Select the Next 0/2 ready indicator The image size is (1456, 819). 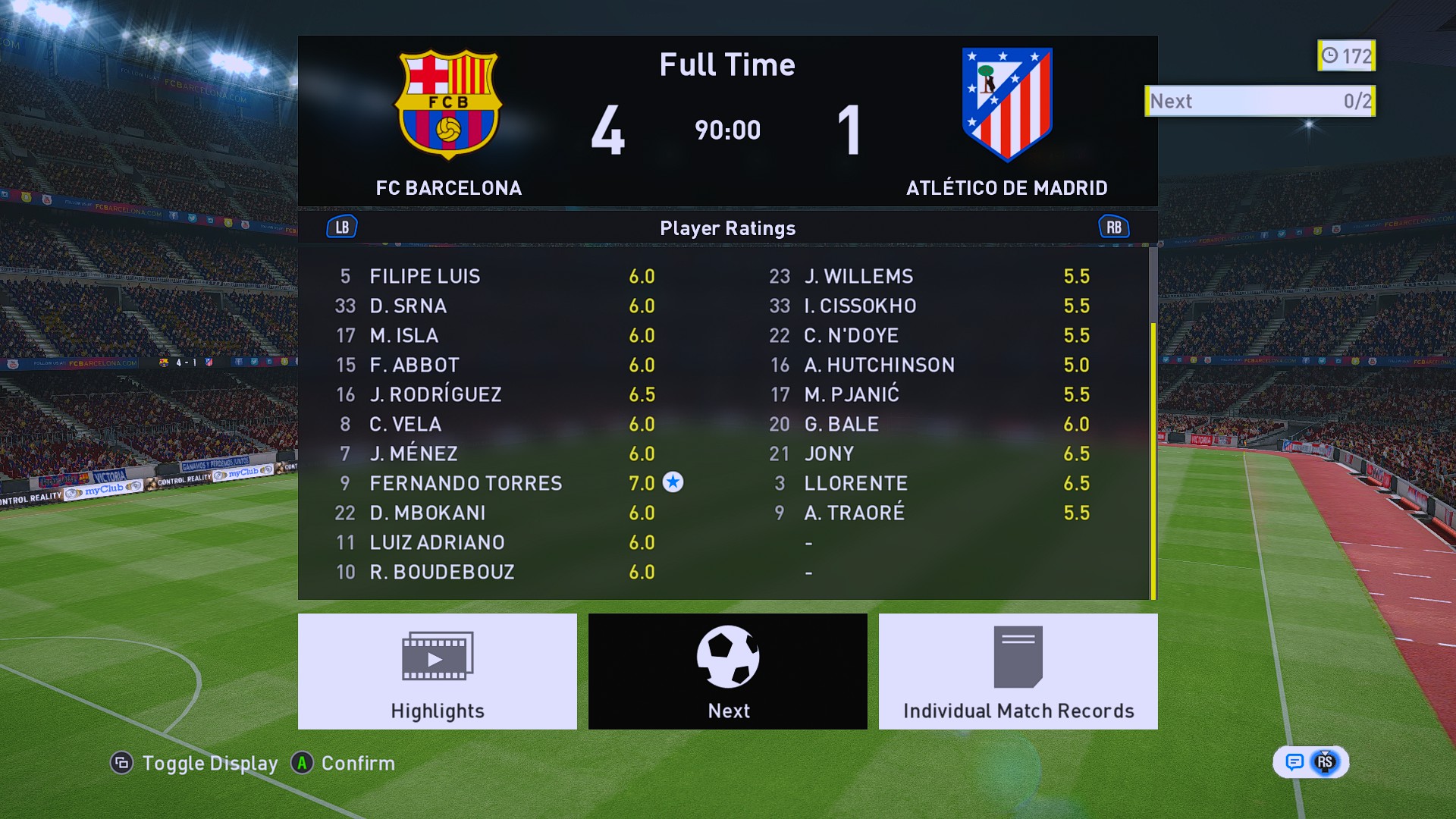click(x=1260, y=101)
